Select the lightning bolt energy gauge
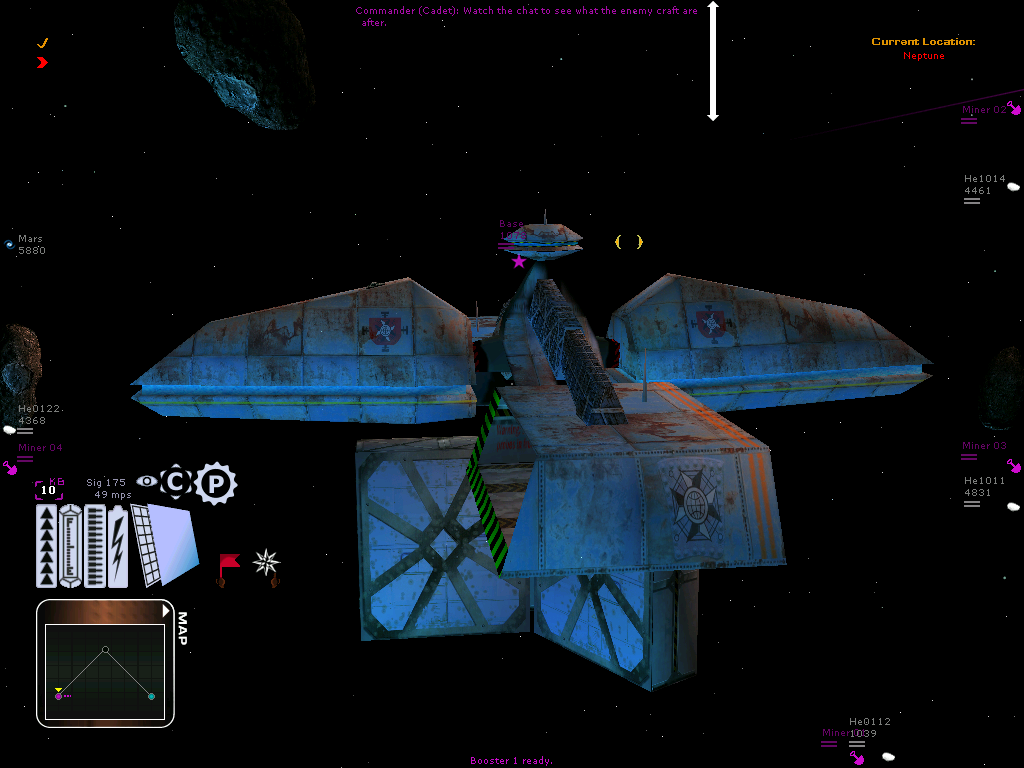Image resolution: width=1024 pixels, height=768 pixels. [118, 545]
